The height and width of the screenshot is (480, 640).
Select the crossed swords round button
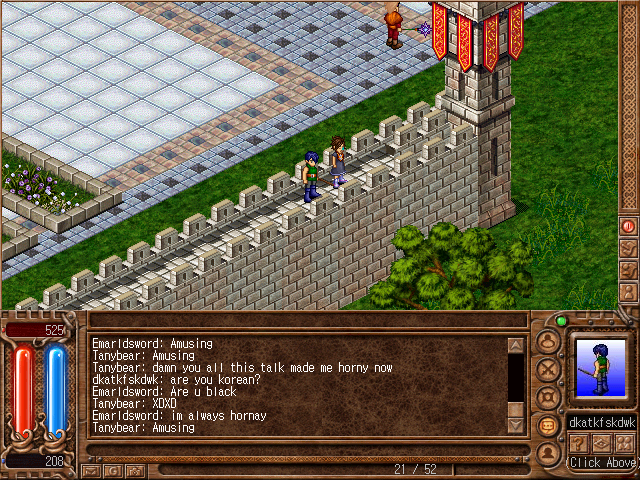547,368
